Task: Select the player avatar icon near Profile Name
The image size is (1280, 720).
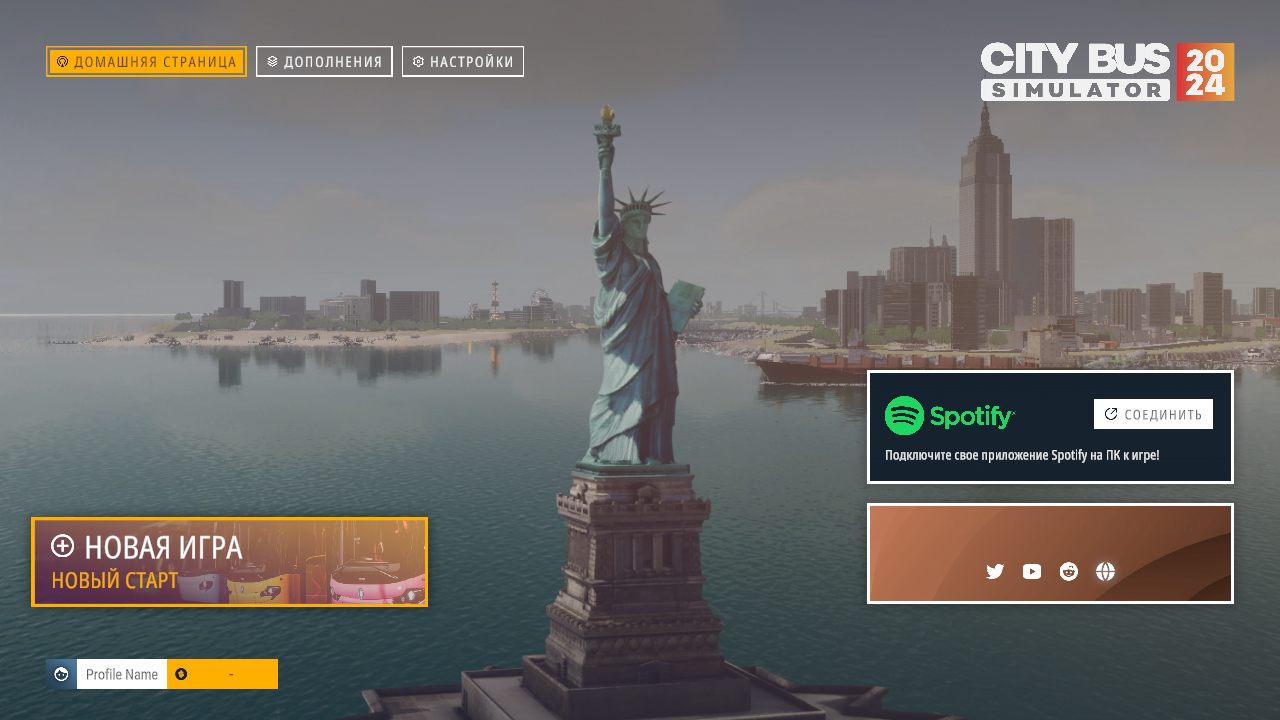Action: [x=60, y=673]
